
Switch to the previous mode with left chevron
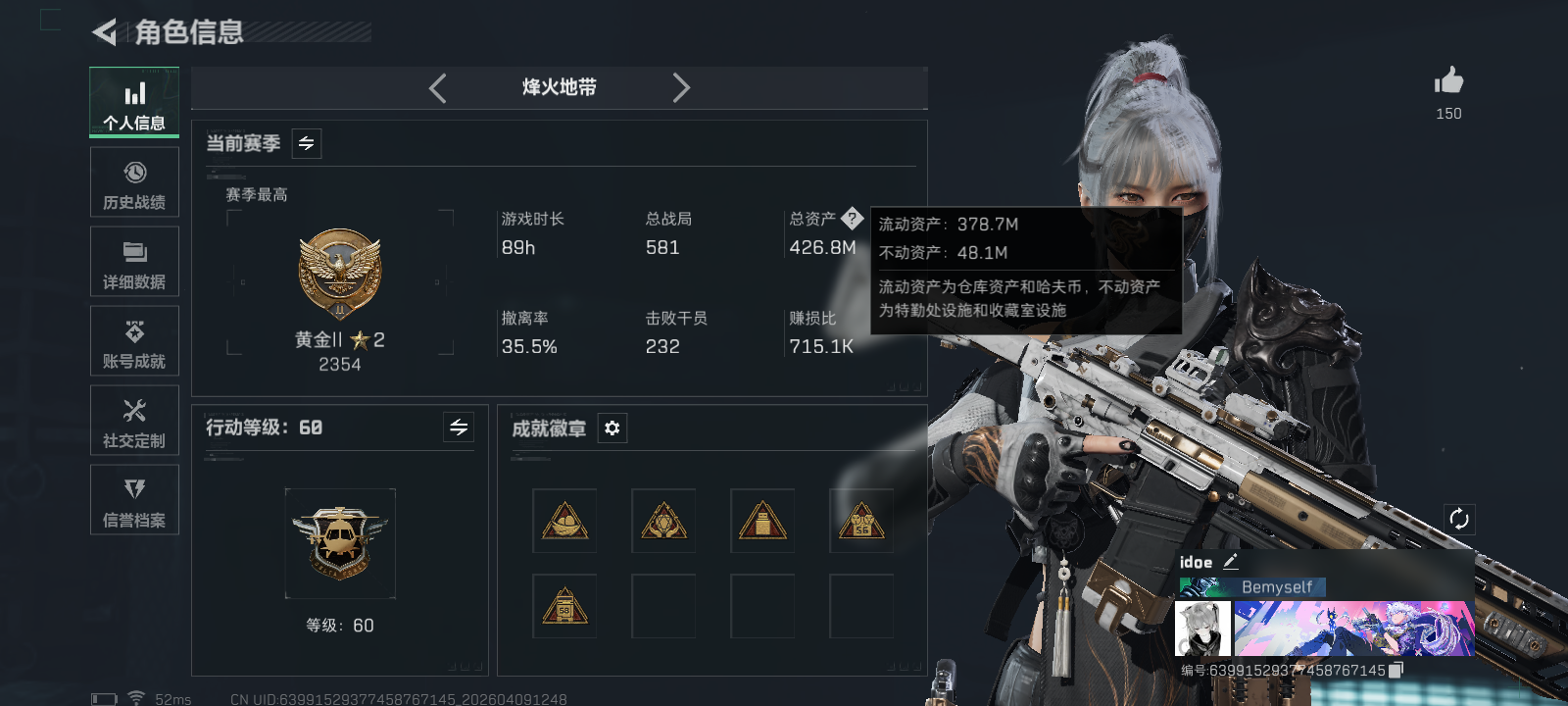click(x=437, y=87)
